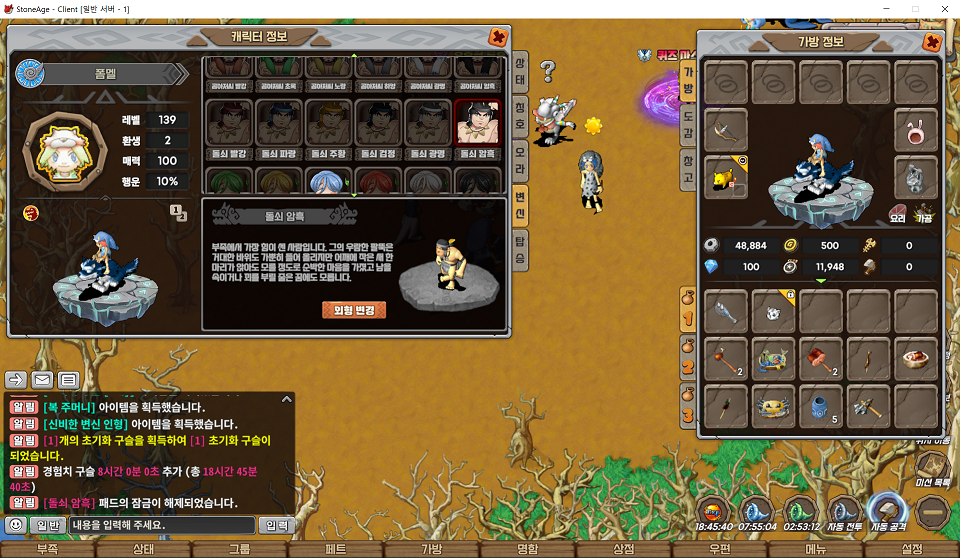
Task: Select the 돌쇠 암흑 transformation portrait
Action: click(x=477, y=123)
